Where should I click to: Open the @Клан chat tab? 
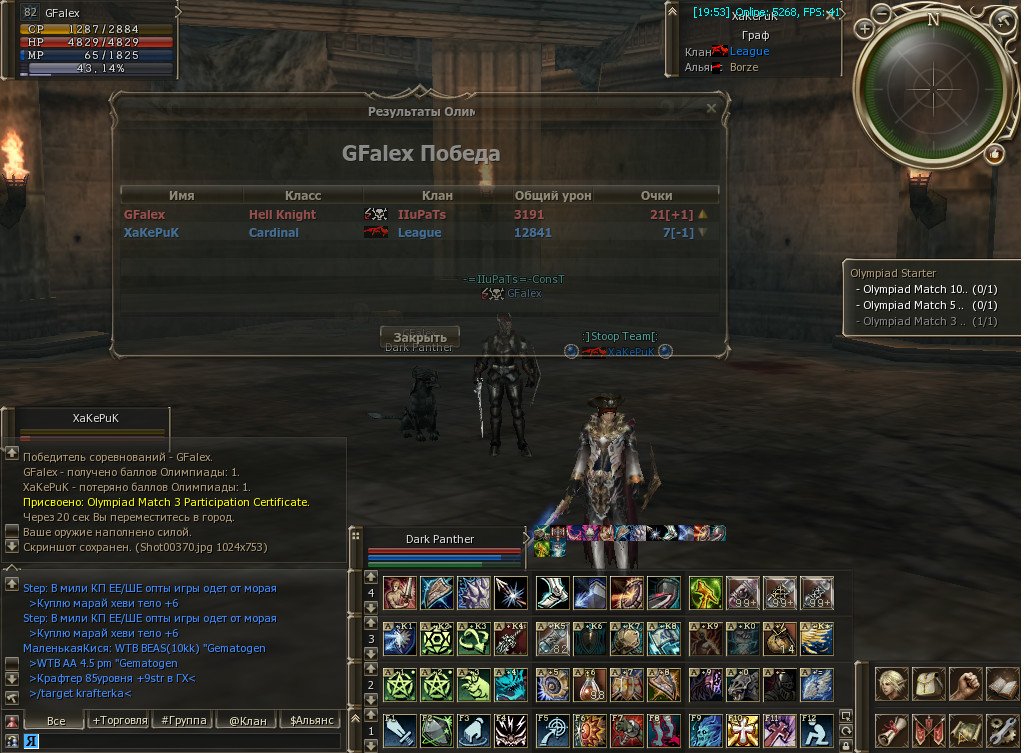[248, 720]
